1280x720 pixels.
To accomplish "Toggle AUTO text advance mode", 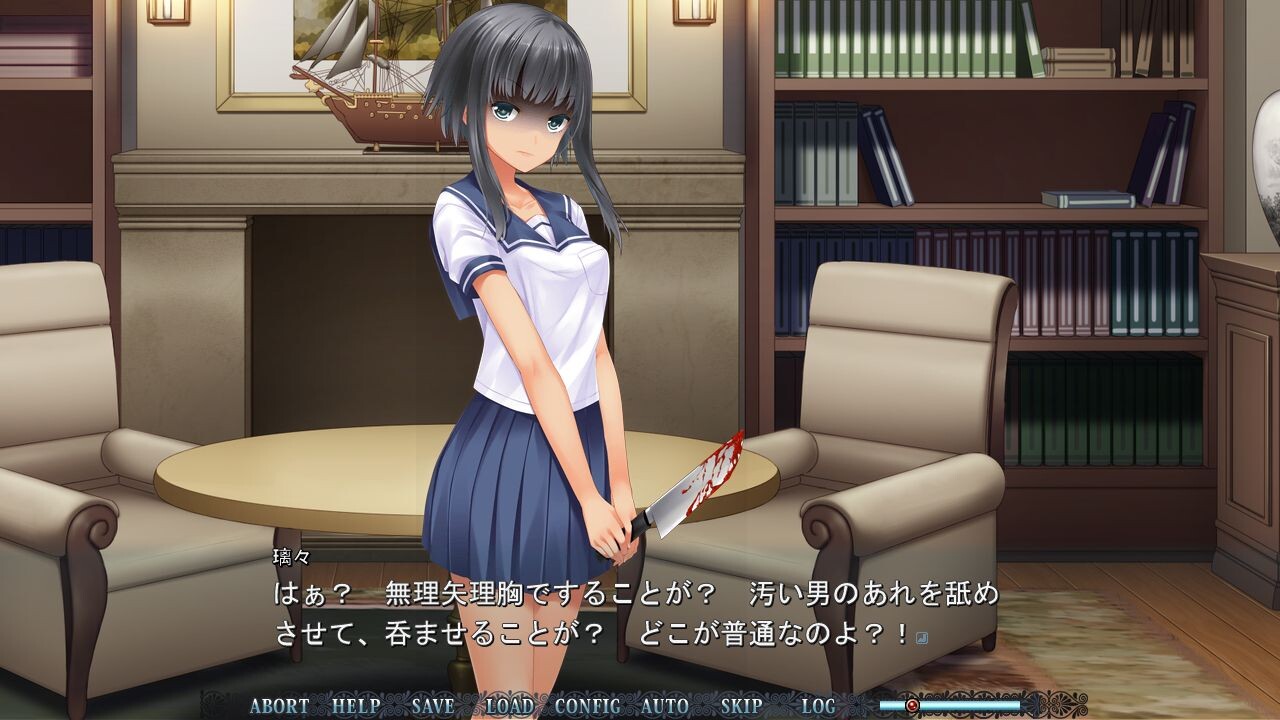I will [665, 705].
